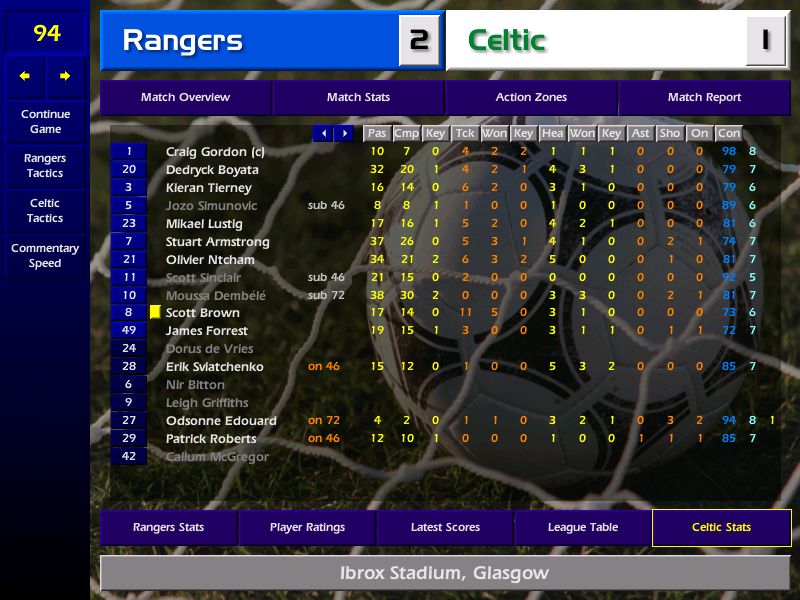Check the Latest Scores
The image size is (800, 600).
click(445, 528)
